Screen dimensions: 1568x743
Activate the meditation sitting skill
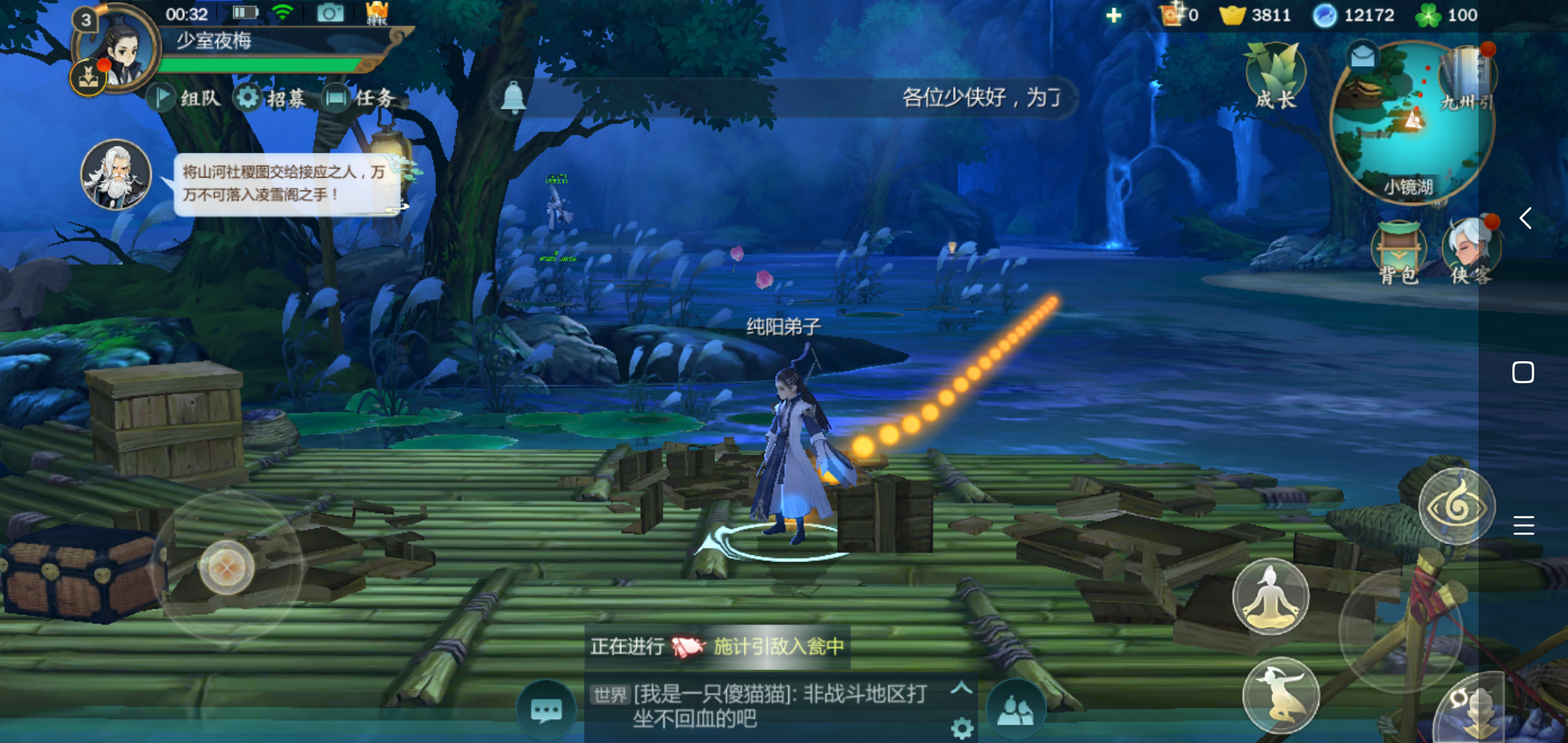pos(1270,596)
